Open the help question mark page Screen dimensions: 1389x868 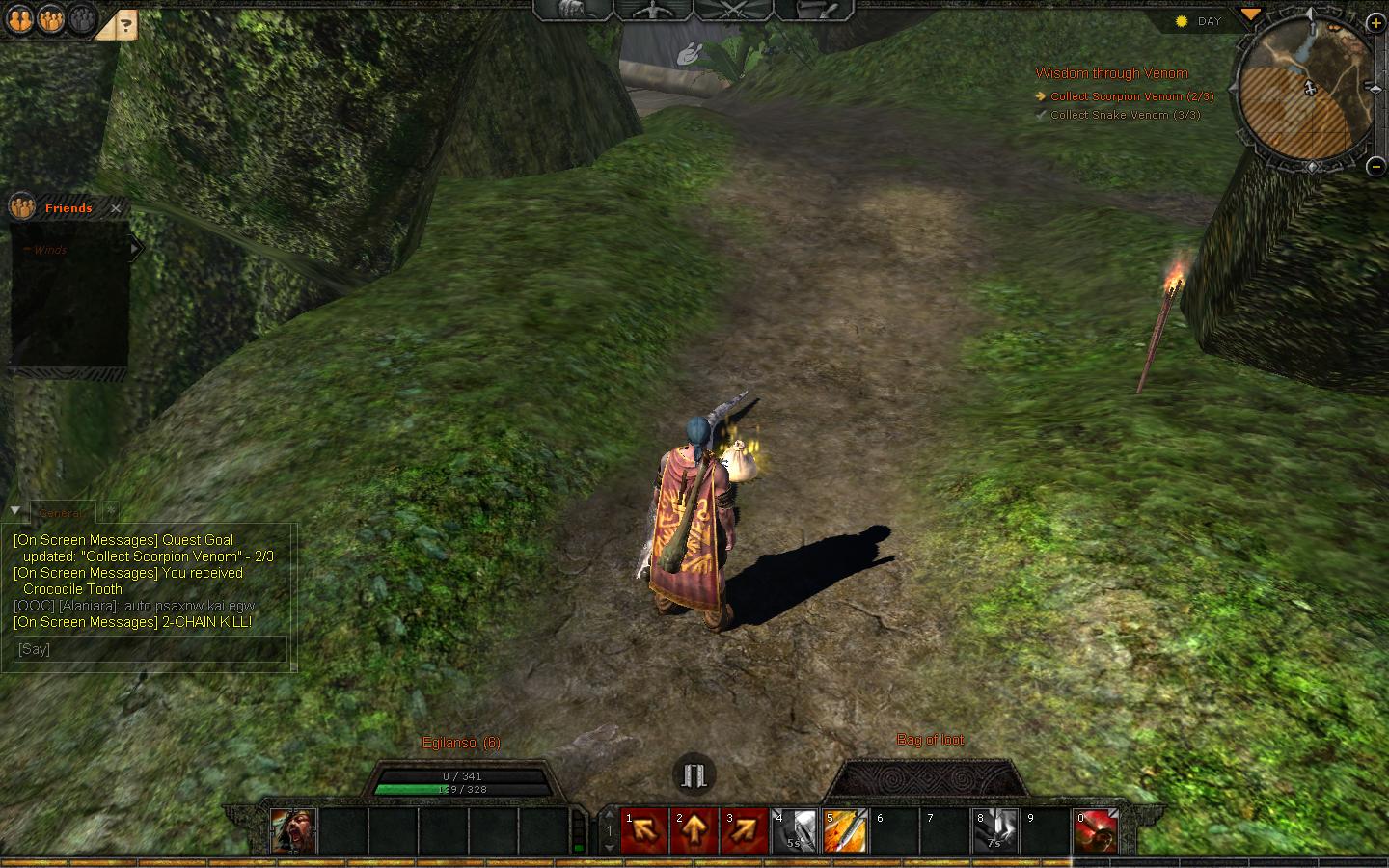tap(126, 25)
